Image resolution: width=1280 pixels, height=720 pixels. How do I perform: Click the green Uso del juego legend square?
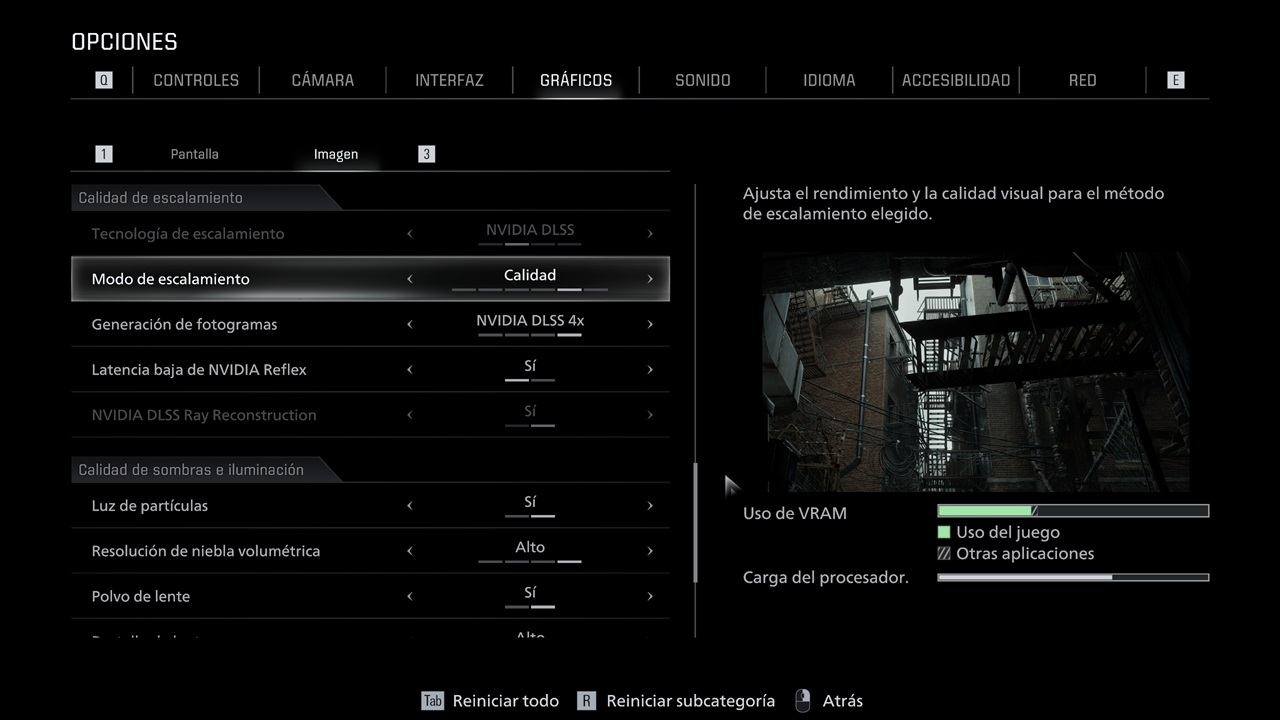tap(945, 532)
